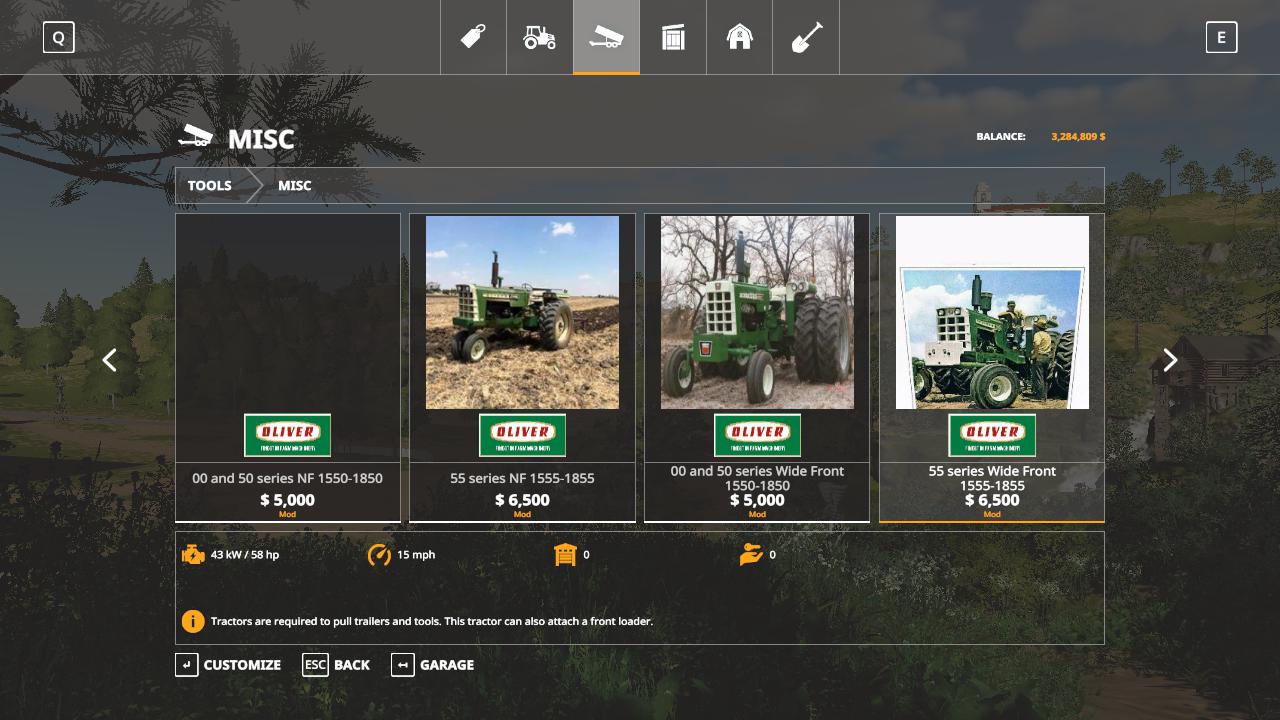Open the shovel landscaping tab
1280x720 pixels.
tap(806, 38)
